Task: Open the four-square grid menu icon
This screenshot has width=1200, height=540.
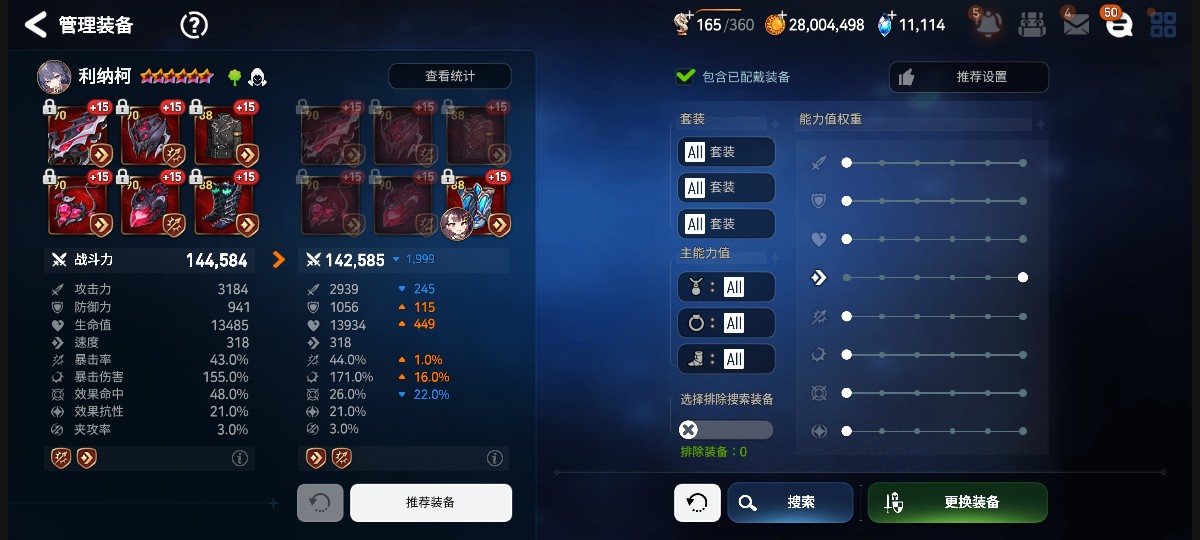Action: pyautogui.click(x=1163, y=25)
